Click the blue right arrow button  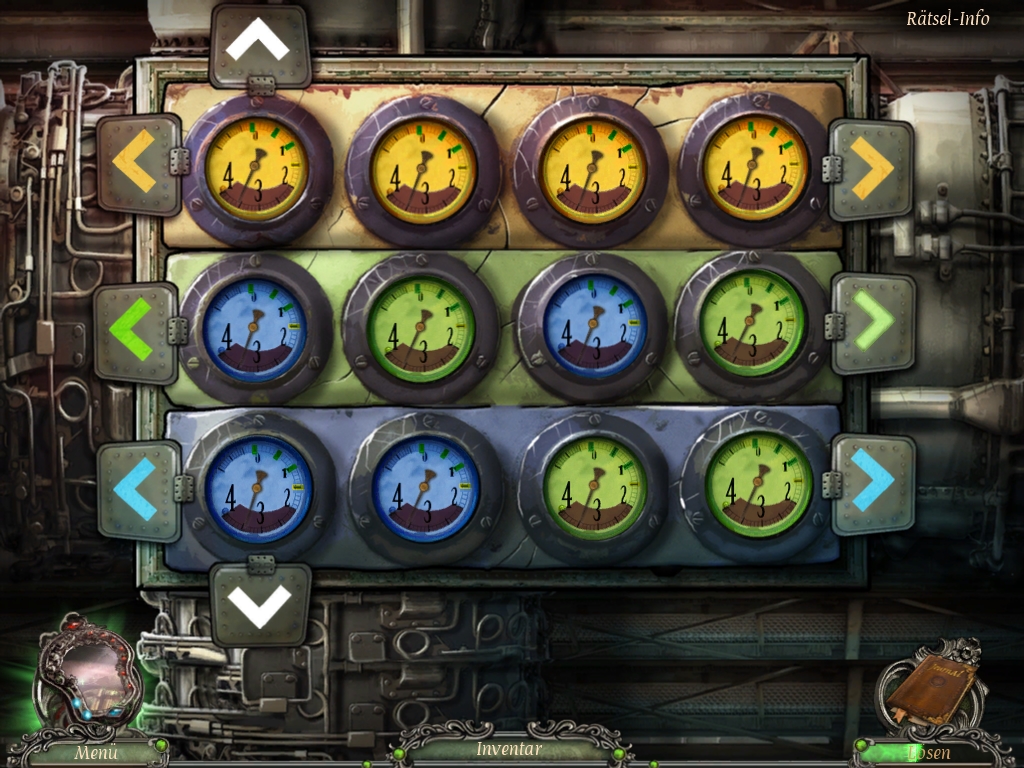(x=872, y=483)
